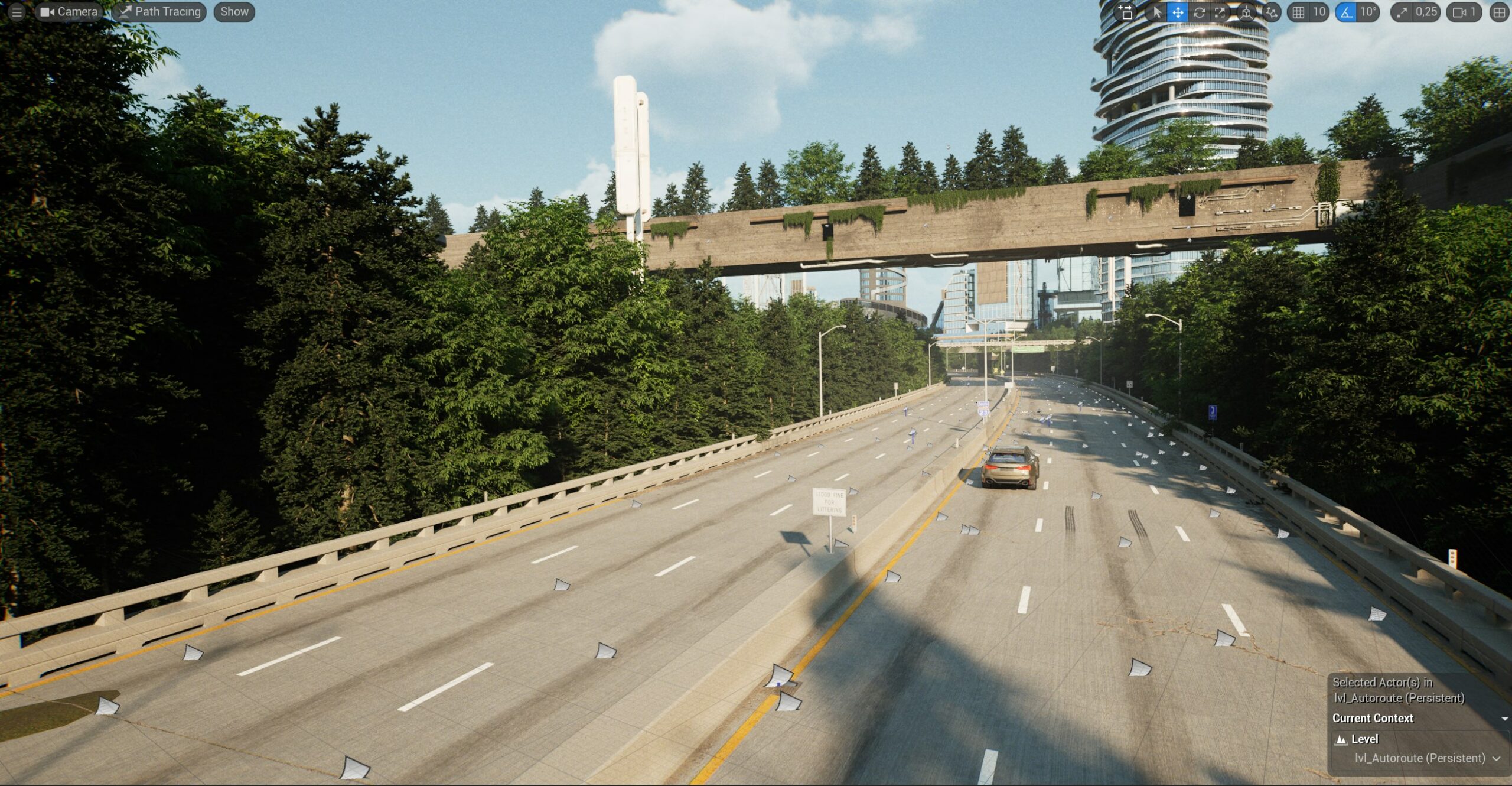Viewport: 1512px width, 786px height.
Task: Change the Path Tracing view mode
Action: coord(160,12)
